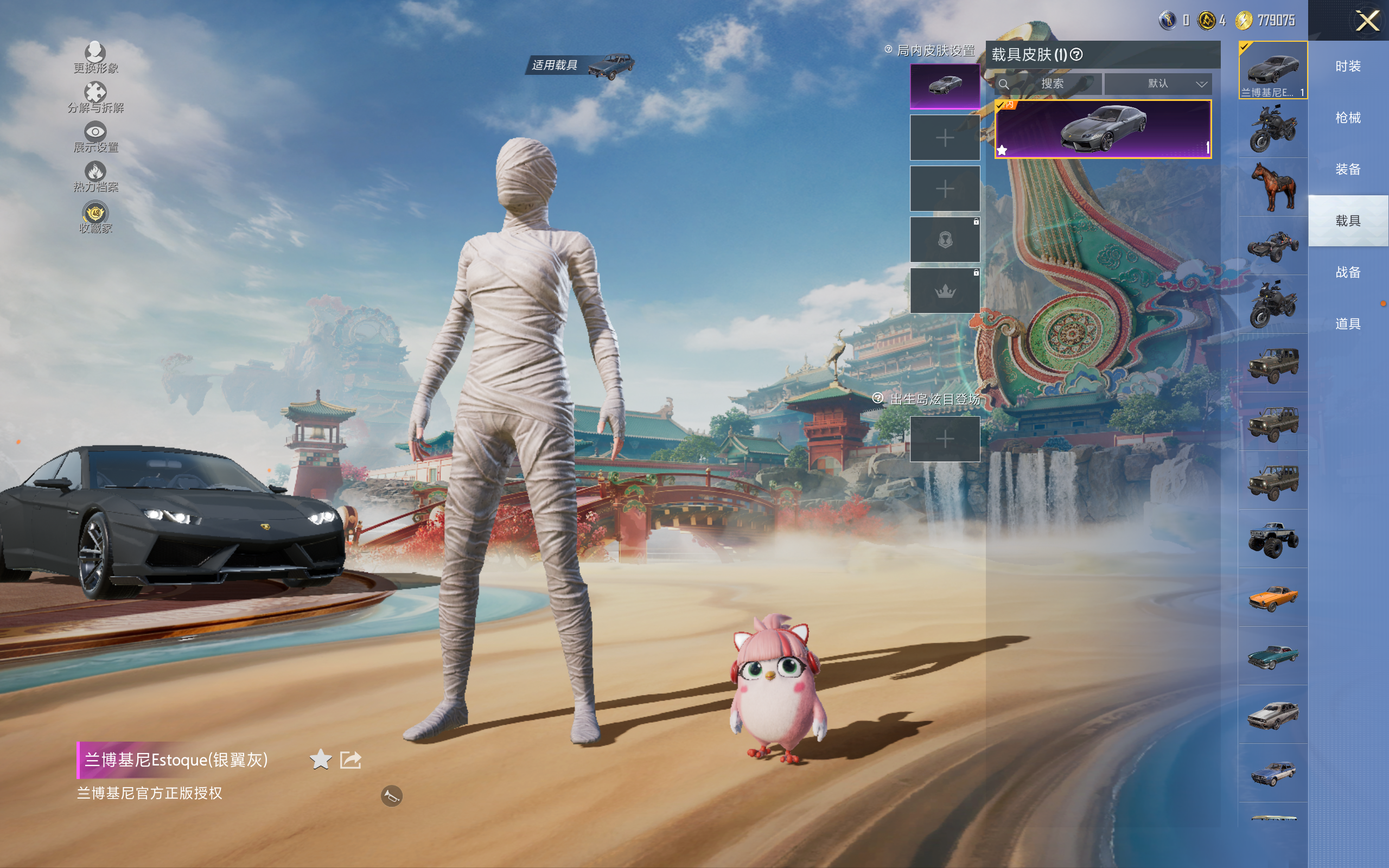Image resolution: width=1389 pixels, height=868 pixels.
Task: Select the 装备 tab
Action: coord(1348,169)
